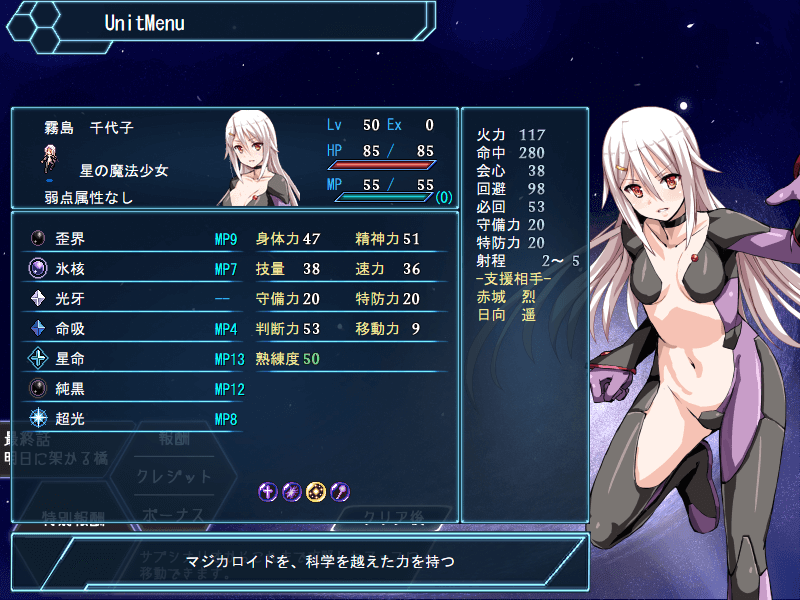The width and height of the screenshot is (800, 600).
Task: Select the 星命 skill costing MP13
Action: 130,359
